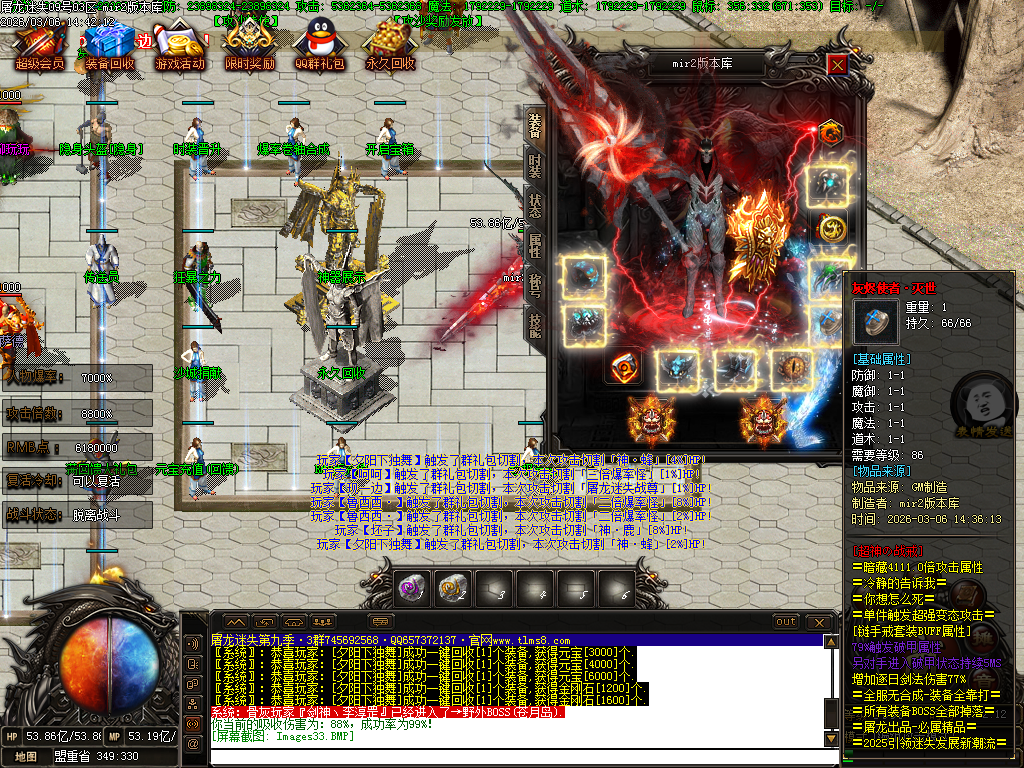Open the 限时奖励 timed rewards icon
Image resolution: width=1024 pixels, height=768 pixels.
pyautogui.click(x=249, y=45)
